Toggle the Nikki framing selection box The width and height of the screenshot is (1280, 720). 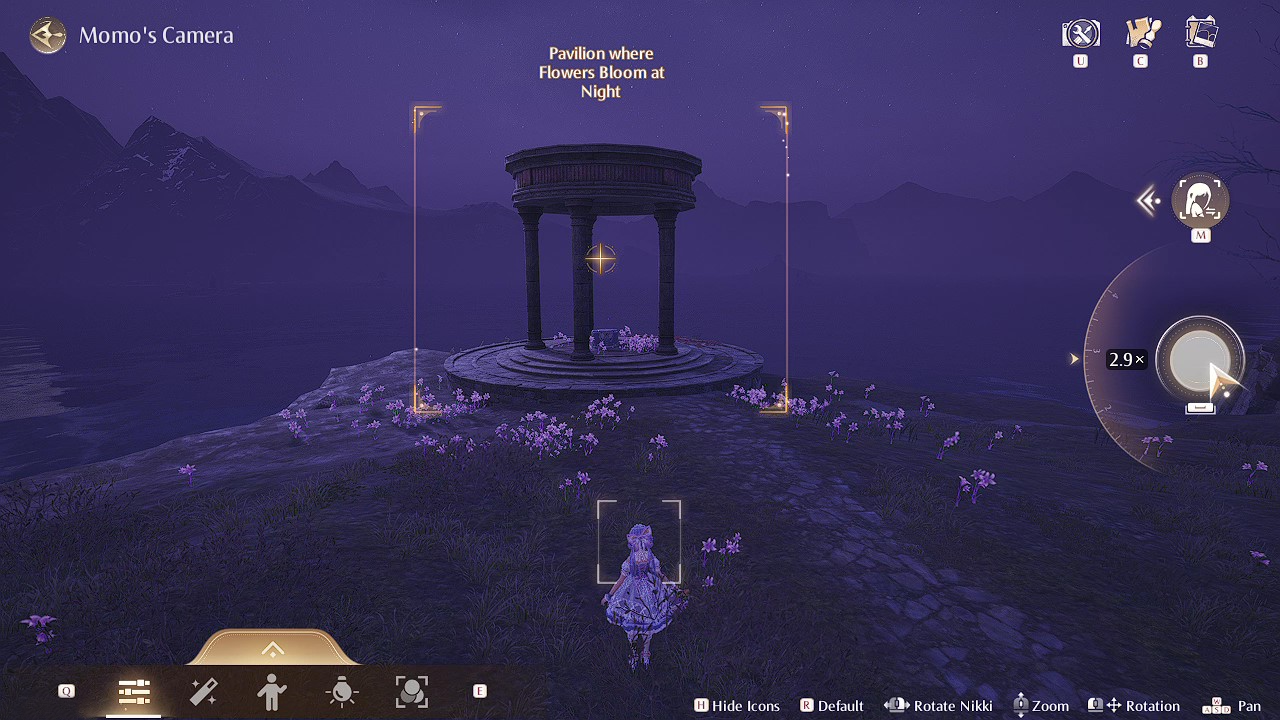(x=639, y=541)
